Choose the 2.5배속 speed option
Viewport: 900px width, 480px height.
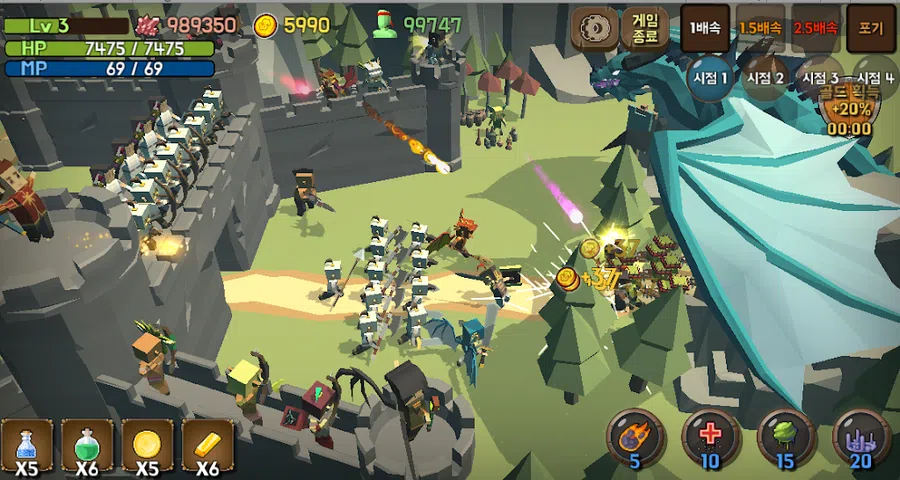(x=815, y=28)
